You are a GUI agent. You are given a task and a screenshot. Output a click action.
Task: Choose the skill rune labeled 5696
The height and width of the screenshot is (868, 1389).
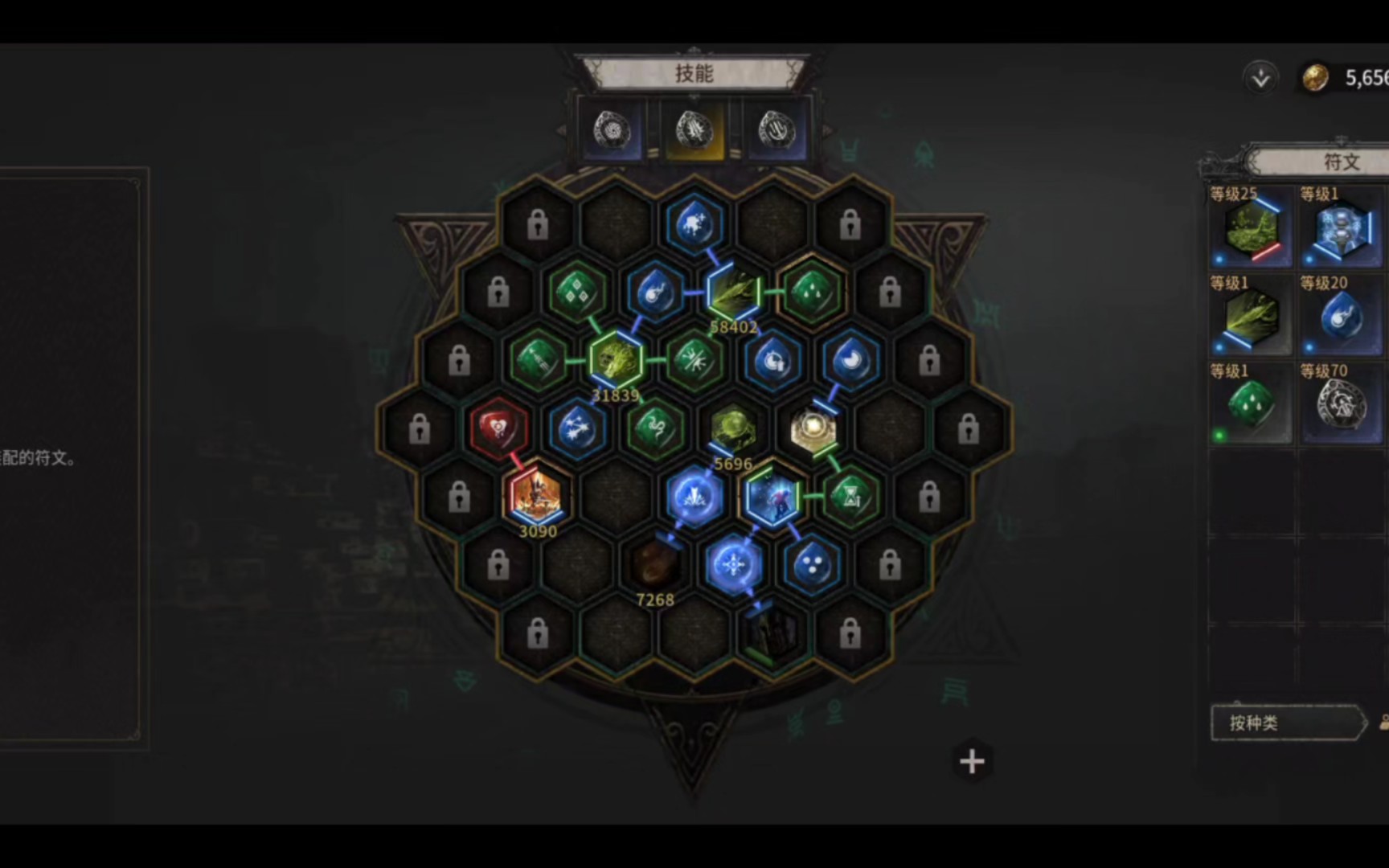pyautogui.click(x=733, y=429)
